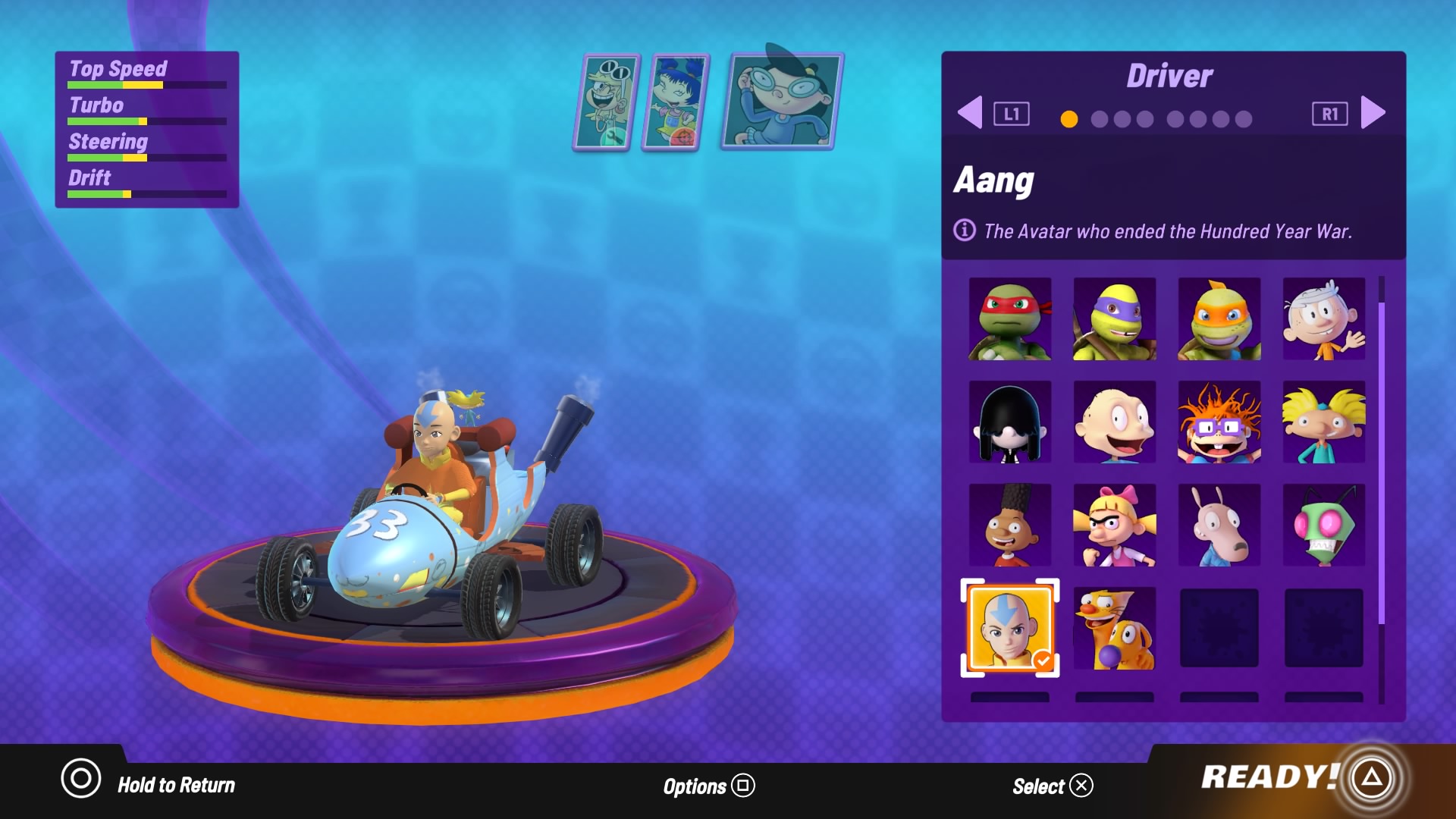Click the L1 left arrow for previous category

point(971,112)
